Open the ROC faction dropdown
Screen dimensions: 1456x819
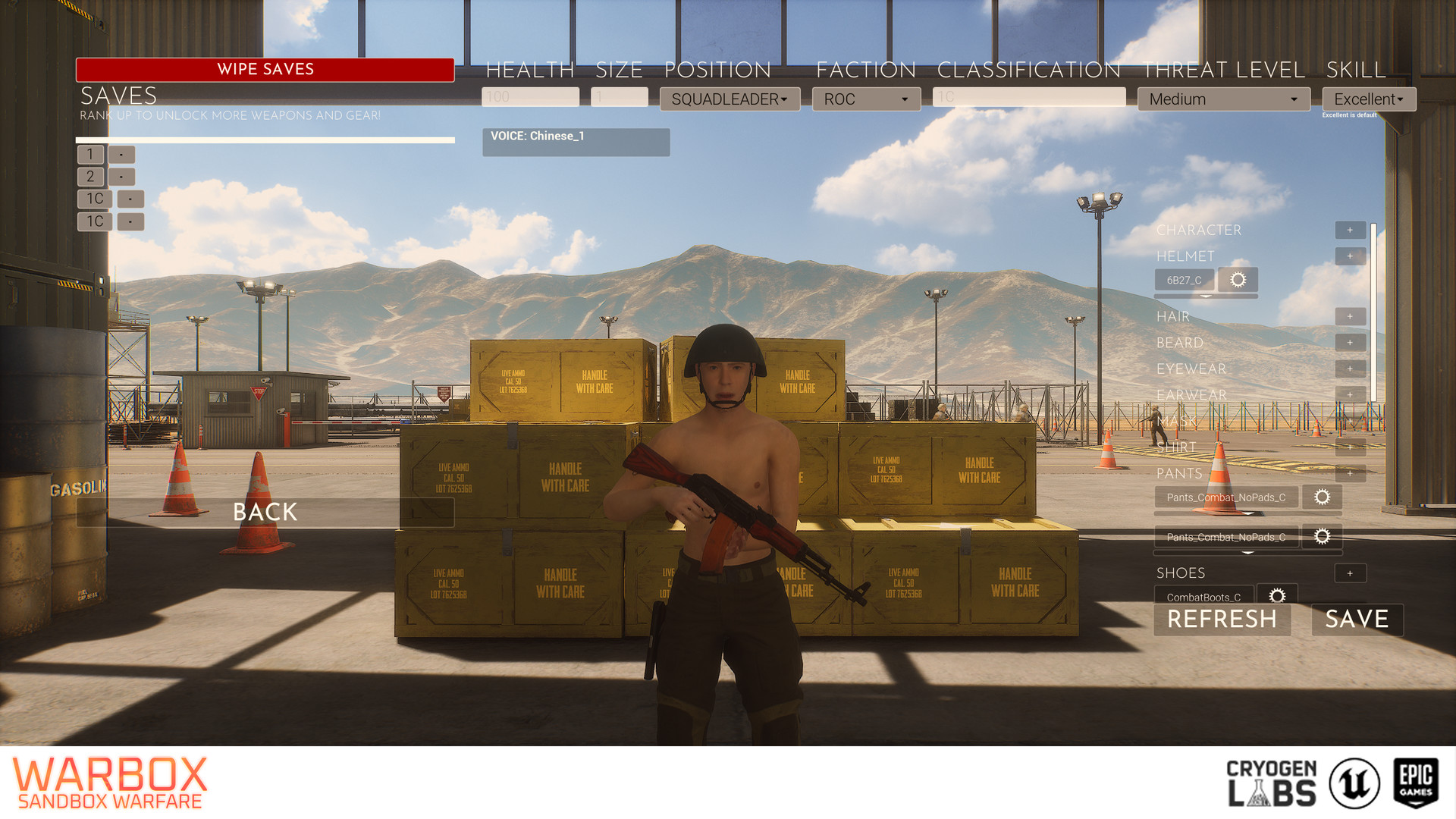(866, 99)
